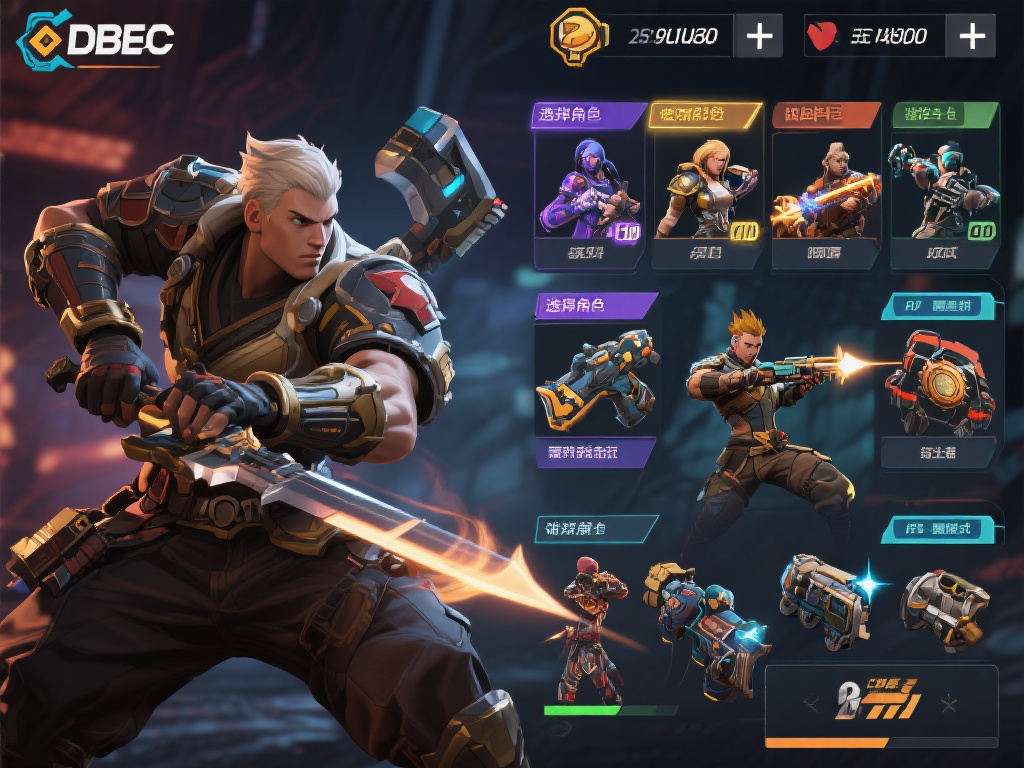Choose the gray and gold gauntlet weapon
1024x768 pixels.
pyautogui.click(x=944, y=603)
